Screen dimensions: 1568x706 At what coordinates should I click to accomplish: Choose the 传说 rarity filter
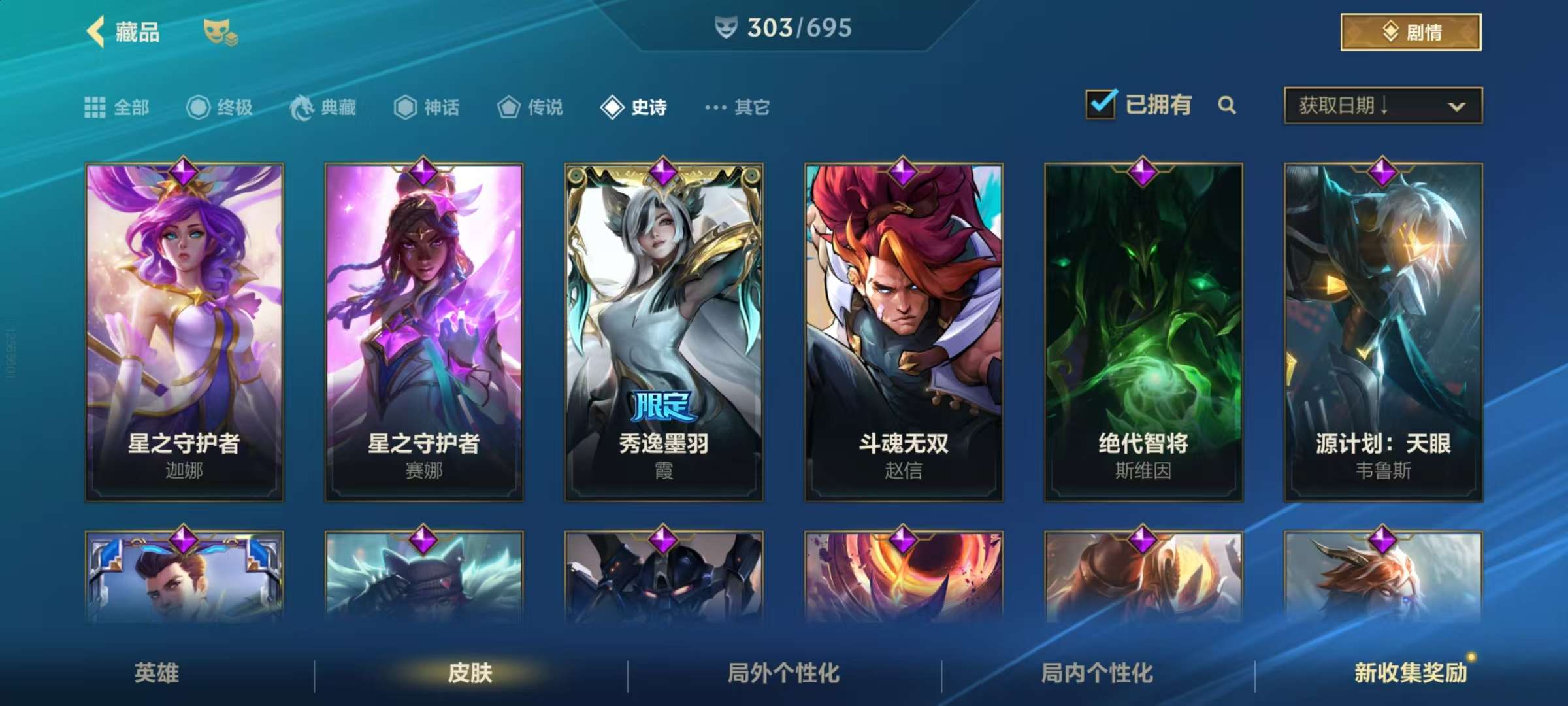point(530,107)
